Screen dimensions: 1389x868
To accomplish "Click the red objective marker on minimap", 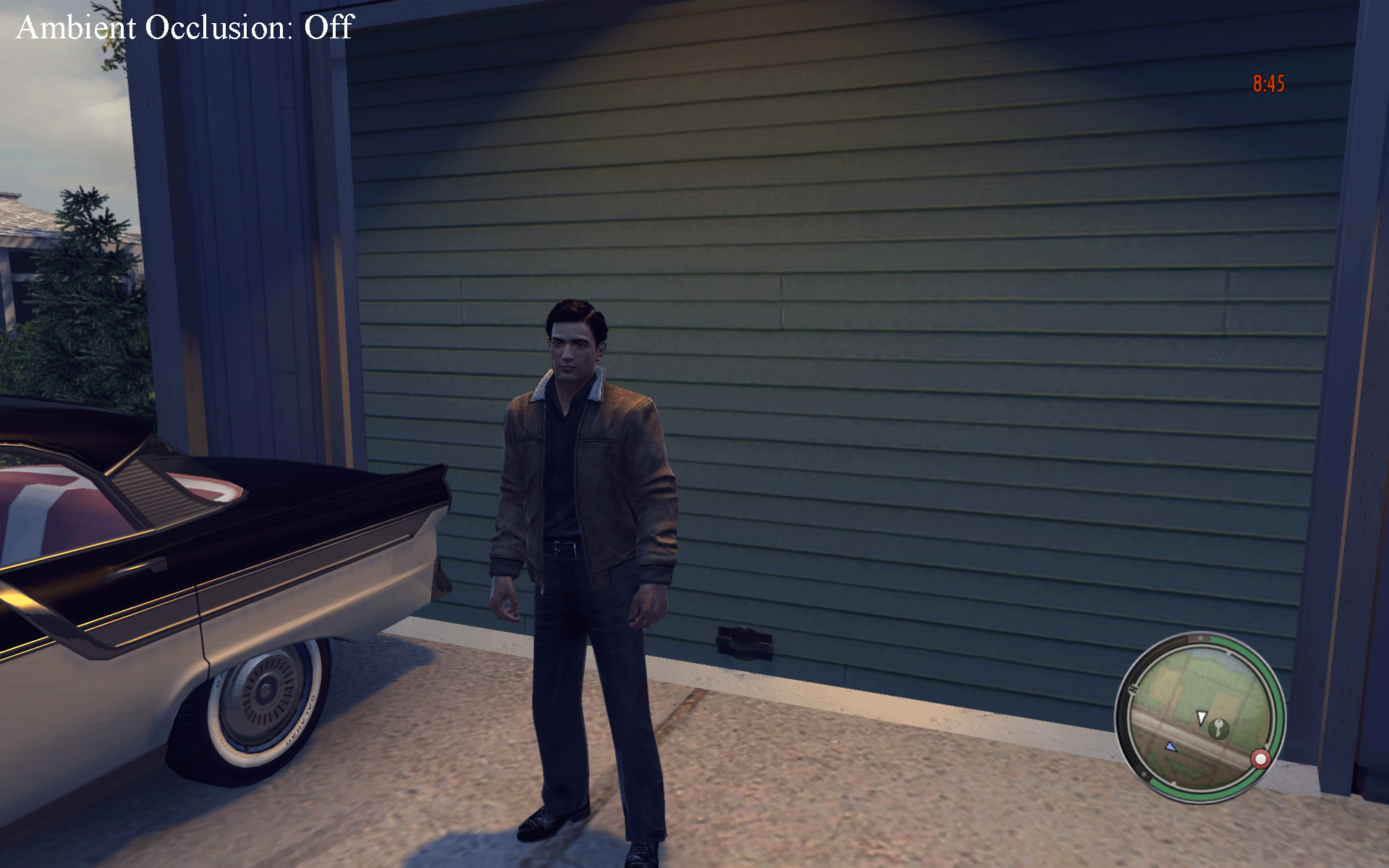I will click(x=1260, y=759).
